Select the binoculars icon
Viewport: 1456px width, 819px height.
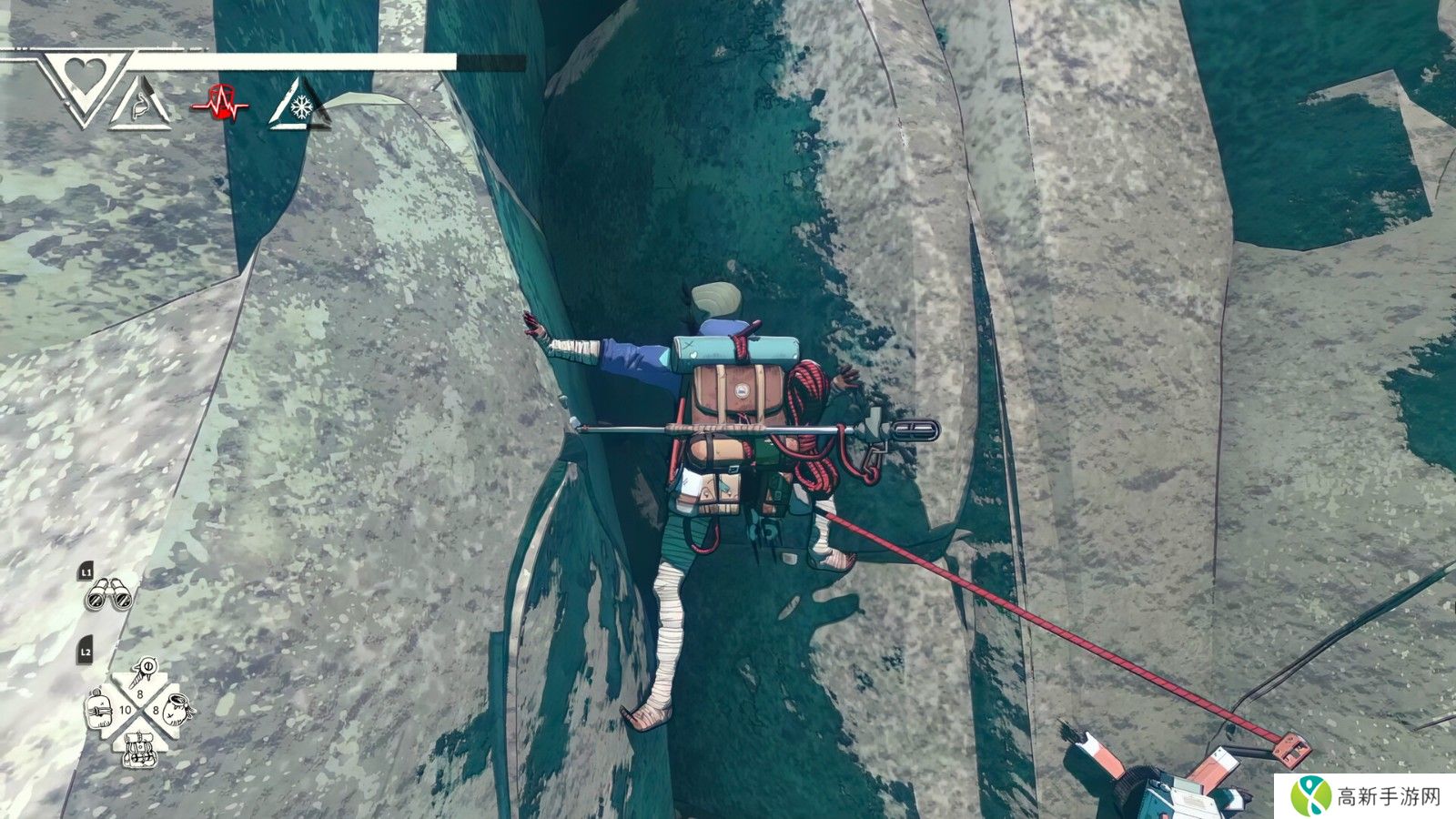tap(108, 595)
